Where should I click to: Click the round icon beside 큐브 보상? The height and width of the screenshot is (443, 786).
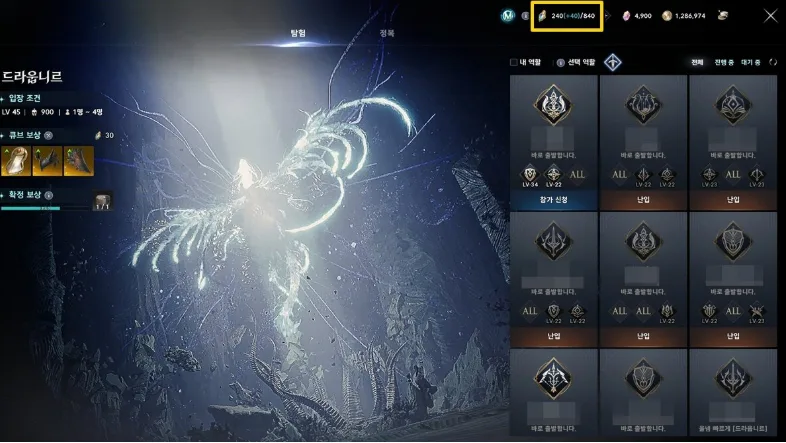48,134
